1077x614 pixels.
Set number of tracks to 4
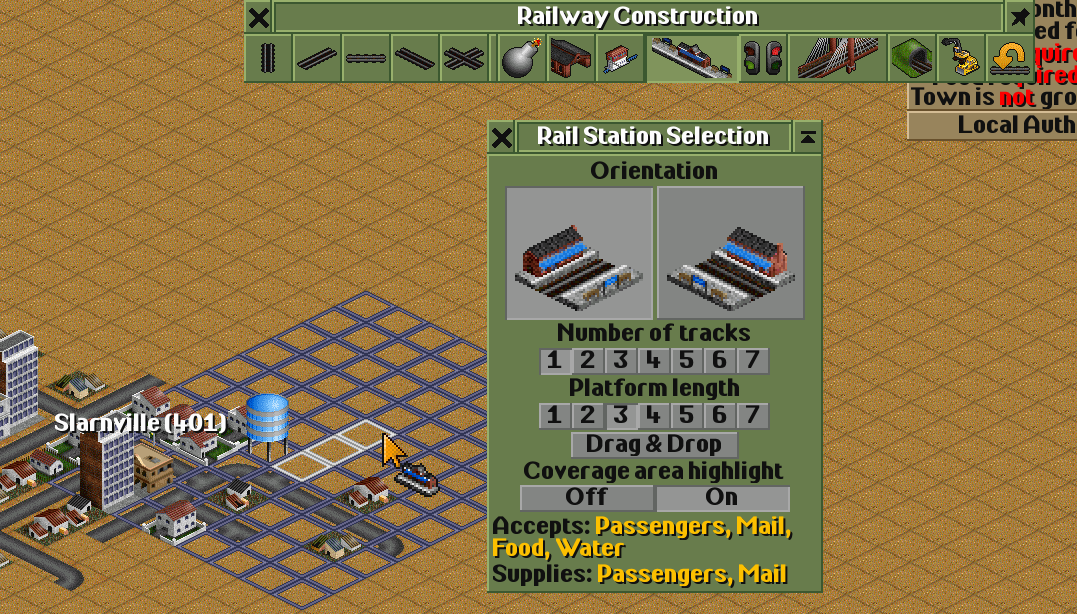tap(654, 361)
